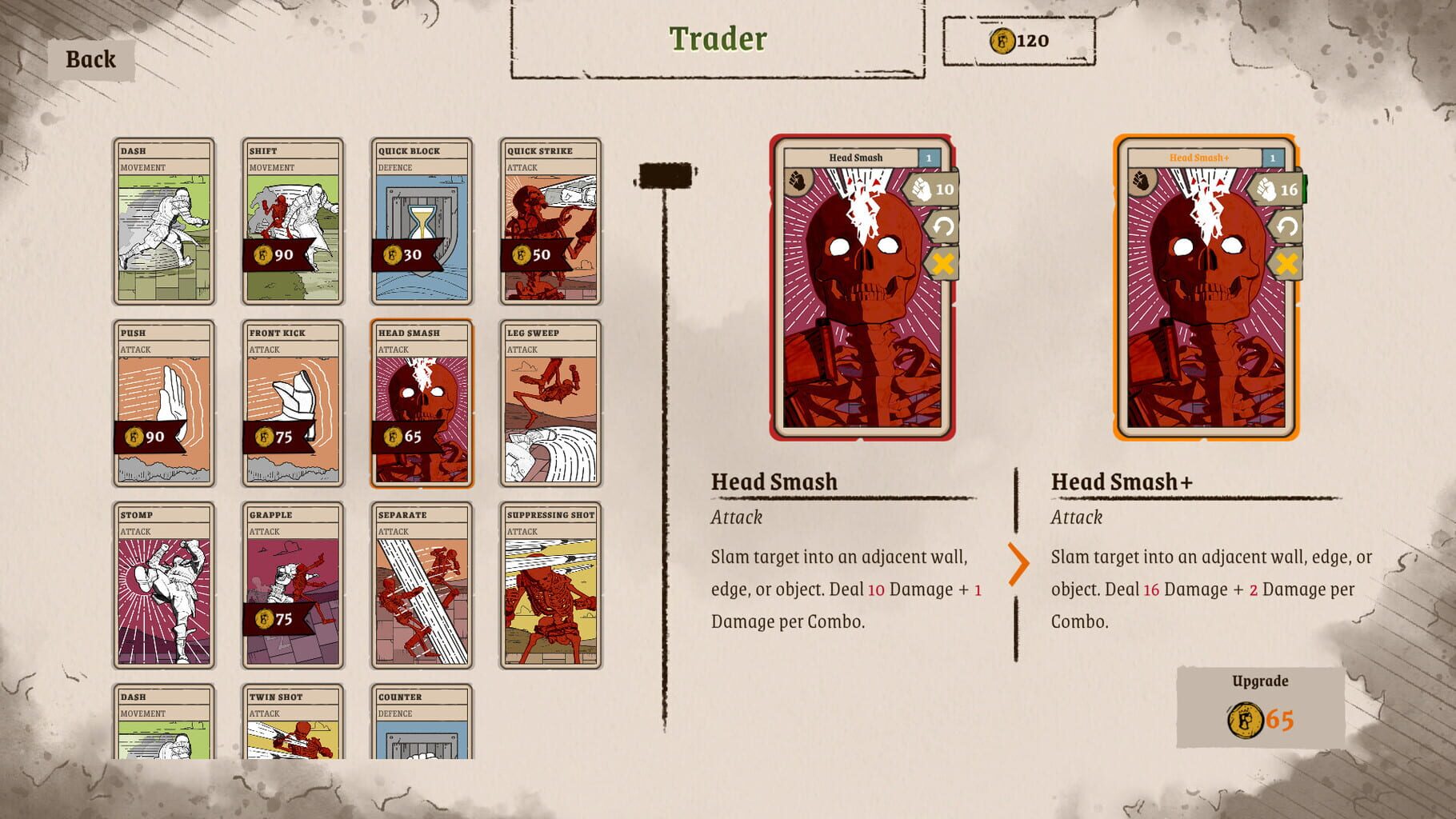The image size is (1456, 819).
Task: Select the blue '1' energy badge on Head Smash
Action: coord(930,158)
